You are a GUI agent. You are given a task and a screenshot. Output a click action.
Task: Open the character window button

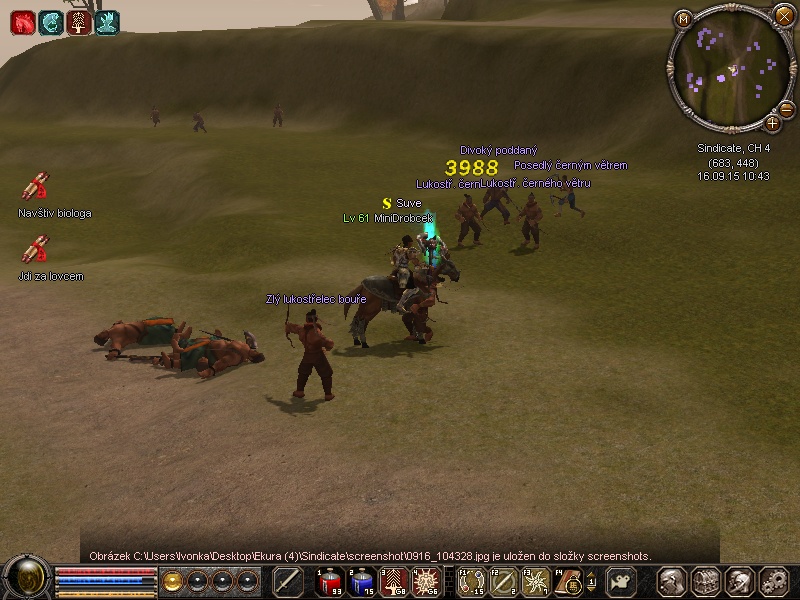click(x=673, y=581)
